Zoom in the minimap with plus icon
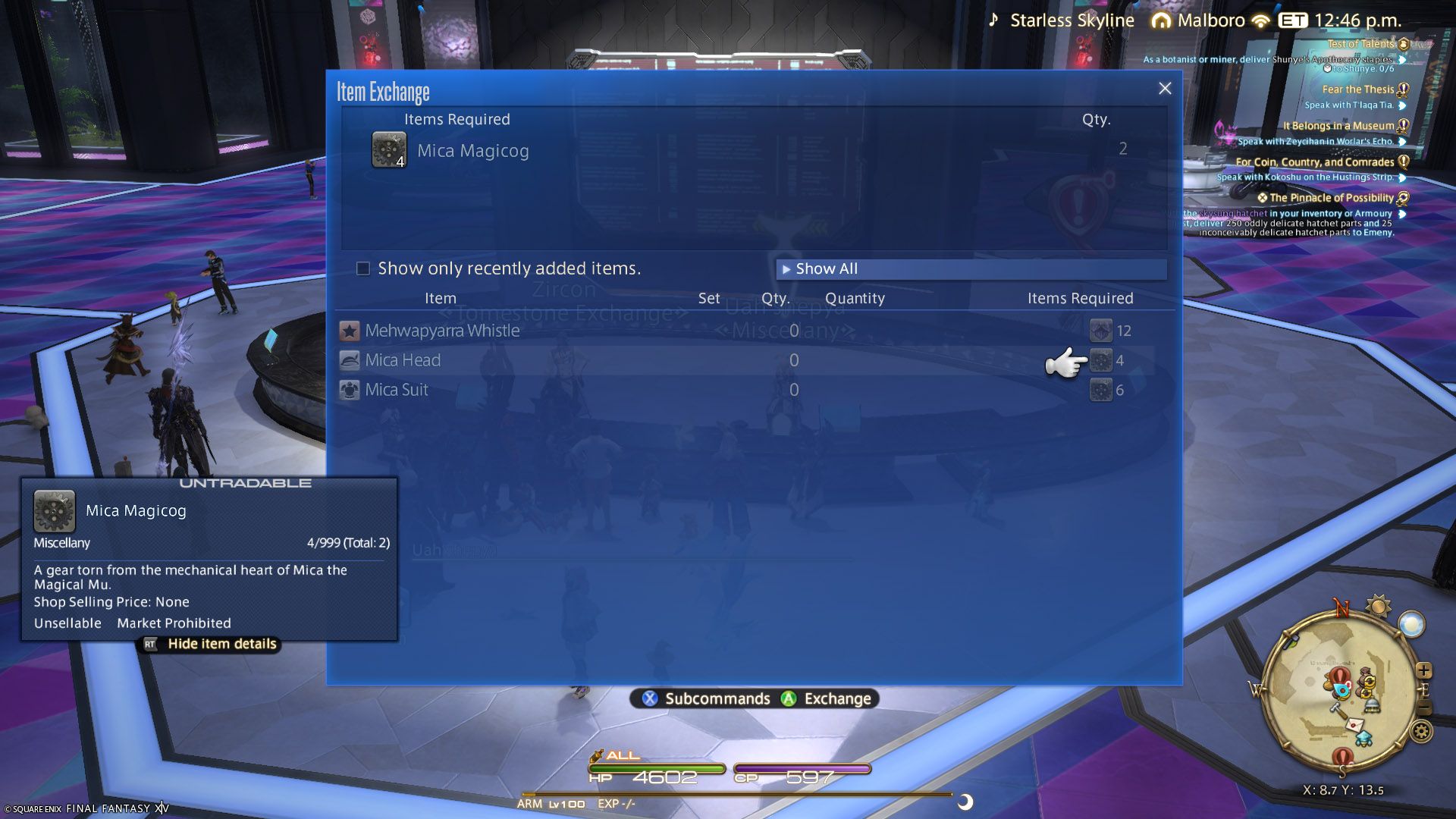 tap(1424, 670)
